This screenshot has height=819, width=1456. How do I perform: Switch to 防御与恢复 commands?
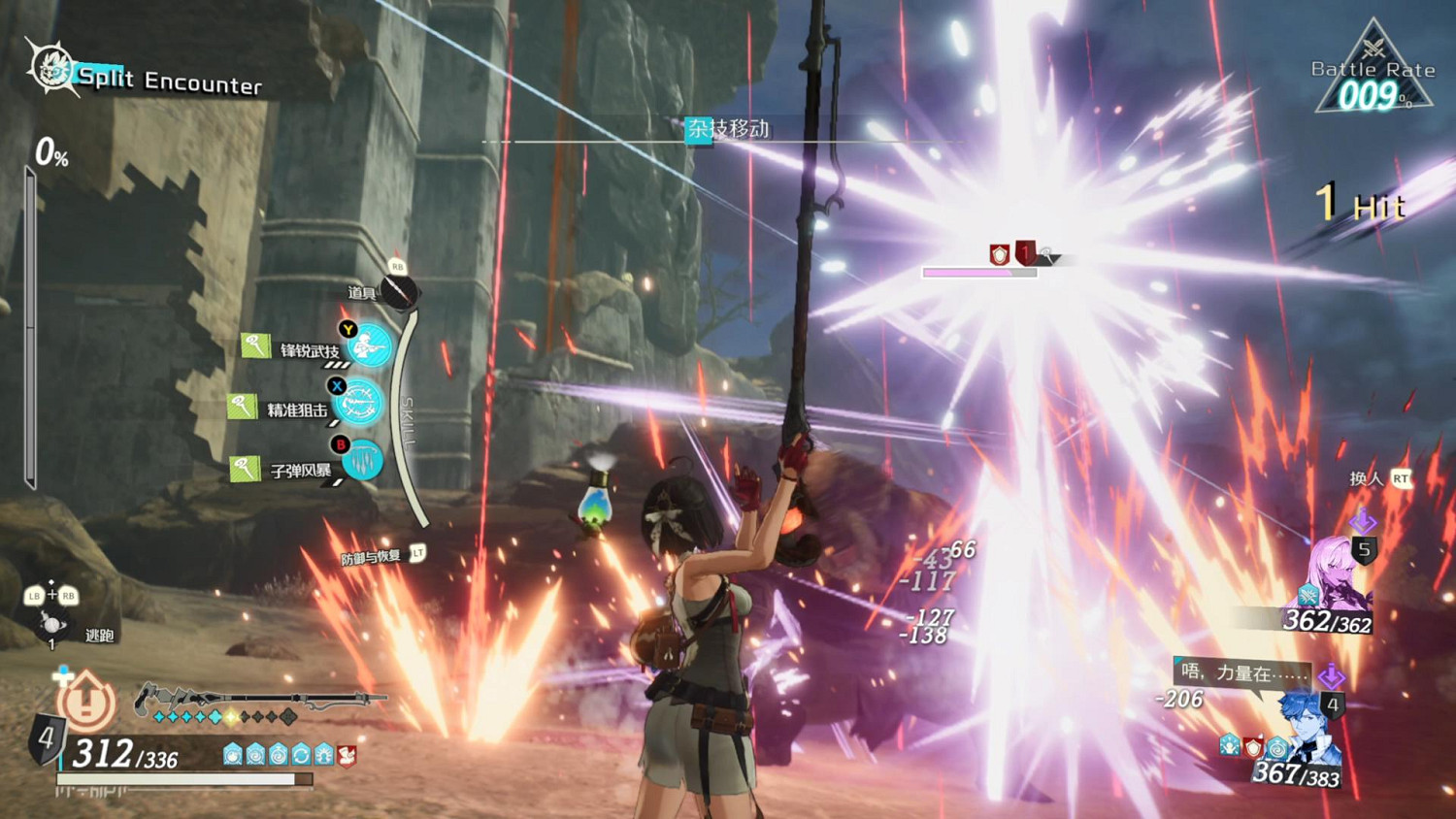tap(372, 557)
